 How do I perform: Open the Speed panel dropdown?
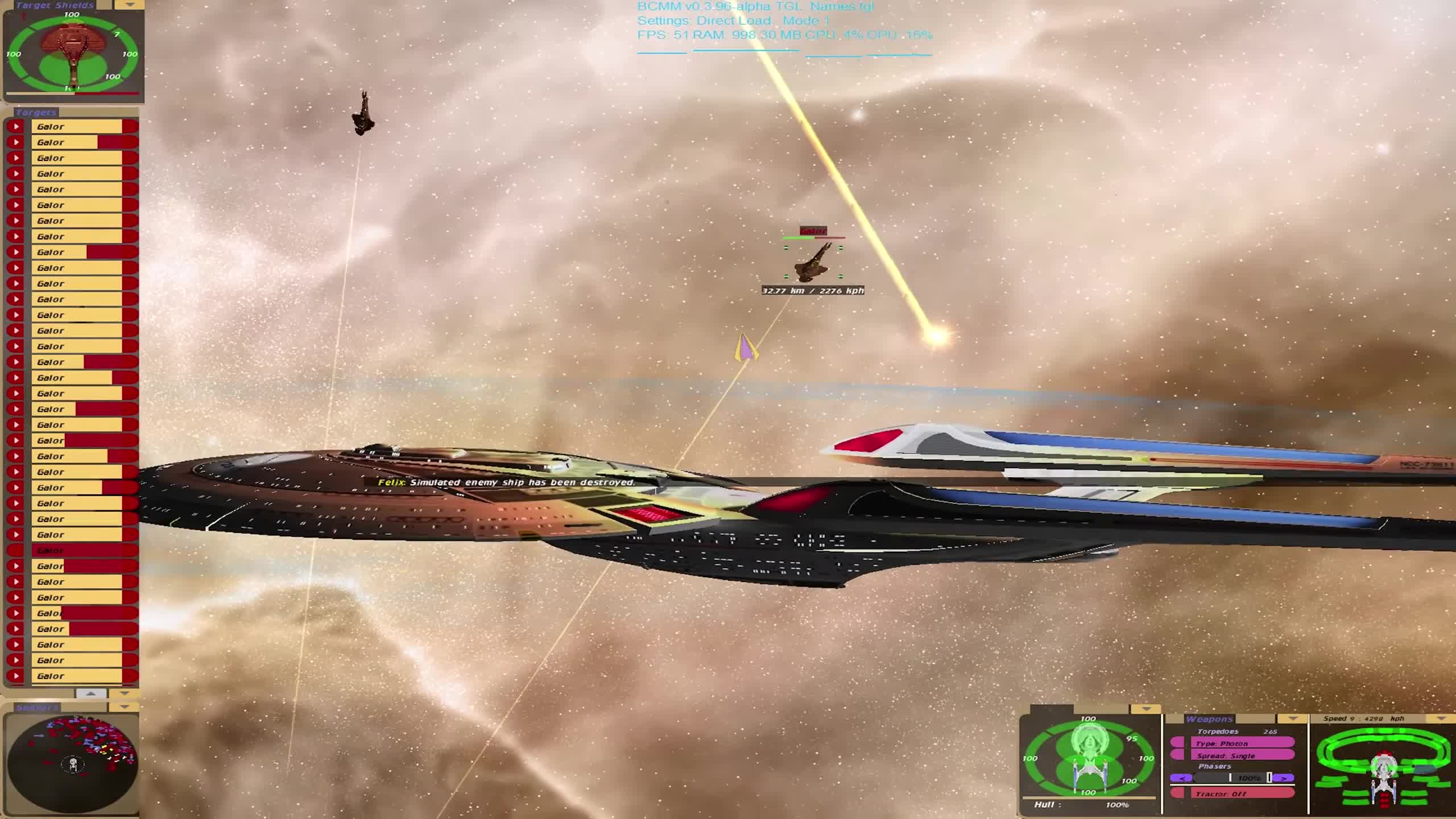(x=1441, y=718)
